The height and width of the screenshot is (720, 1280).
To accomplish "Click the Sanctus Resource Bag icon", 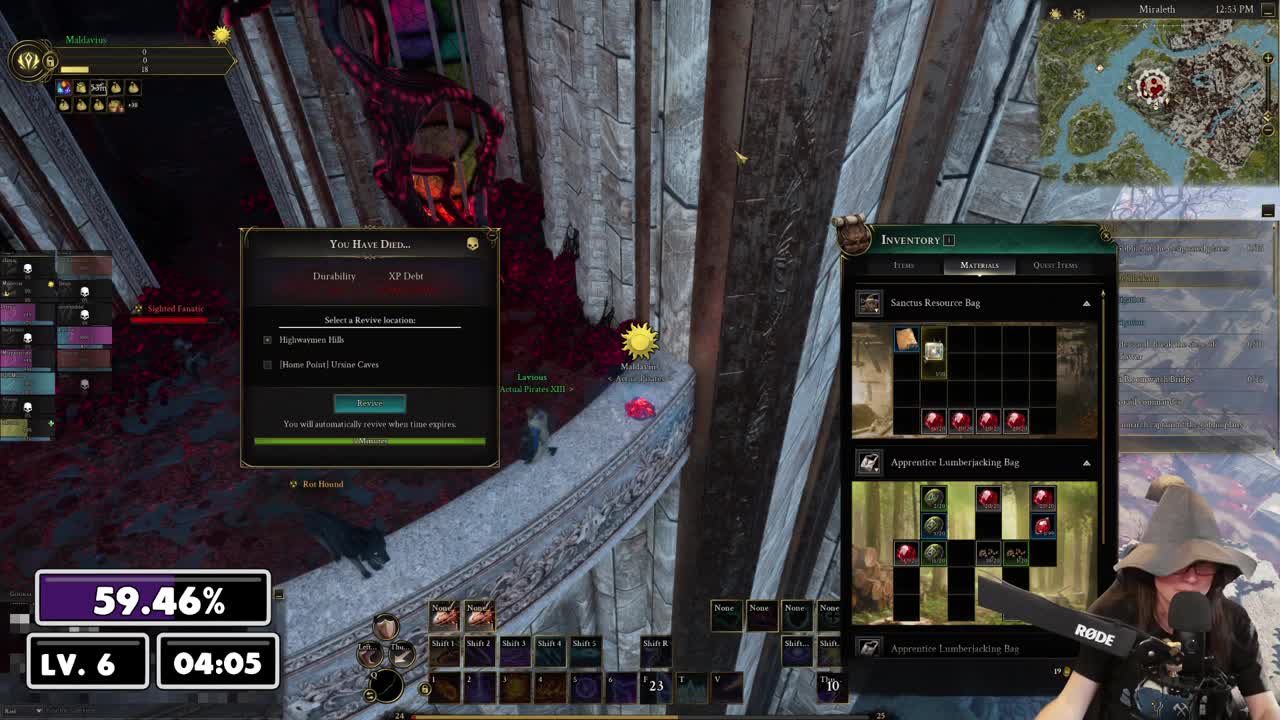I will click(869, 303).
